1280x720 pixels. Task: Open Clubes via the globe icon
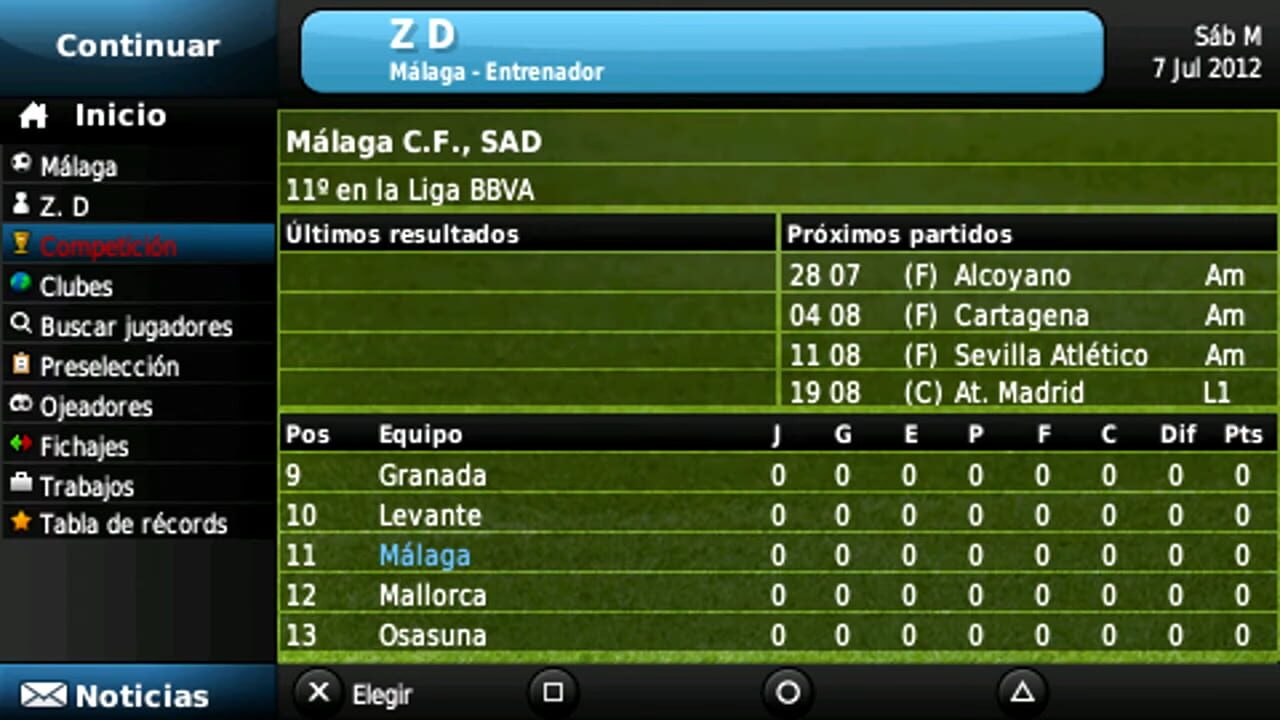[22, 287]
